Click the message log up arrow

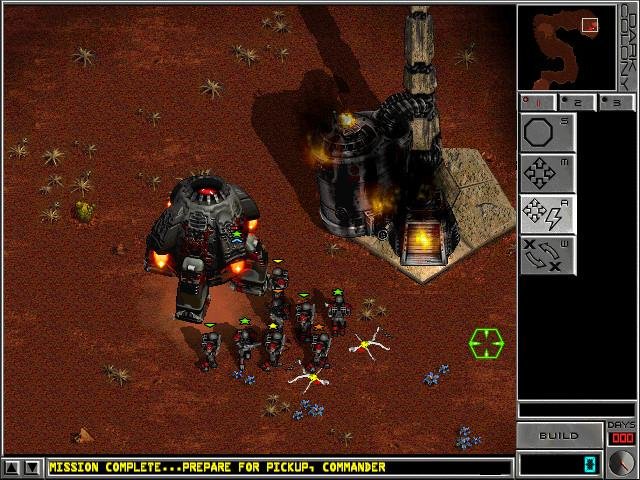point(11,467)
